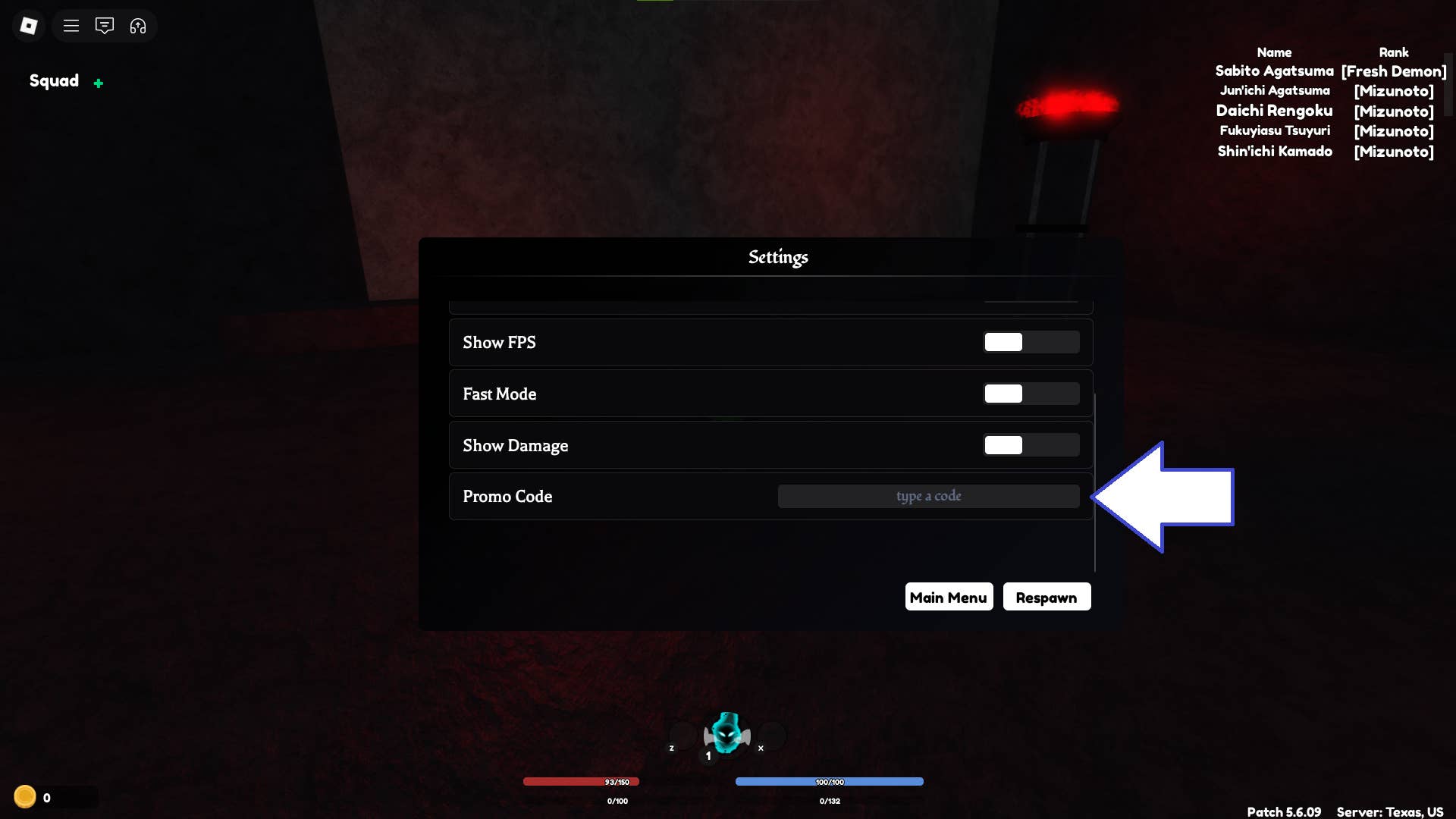Click the blue stamina bar

tap(830, 781)
